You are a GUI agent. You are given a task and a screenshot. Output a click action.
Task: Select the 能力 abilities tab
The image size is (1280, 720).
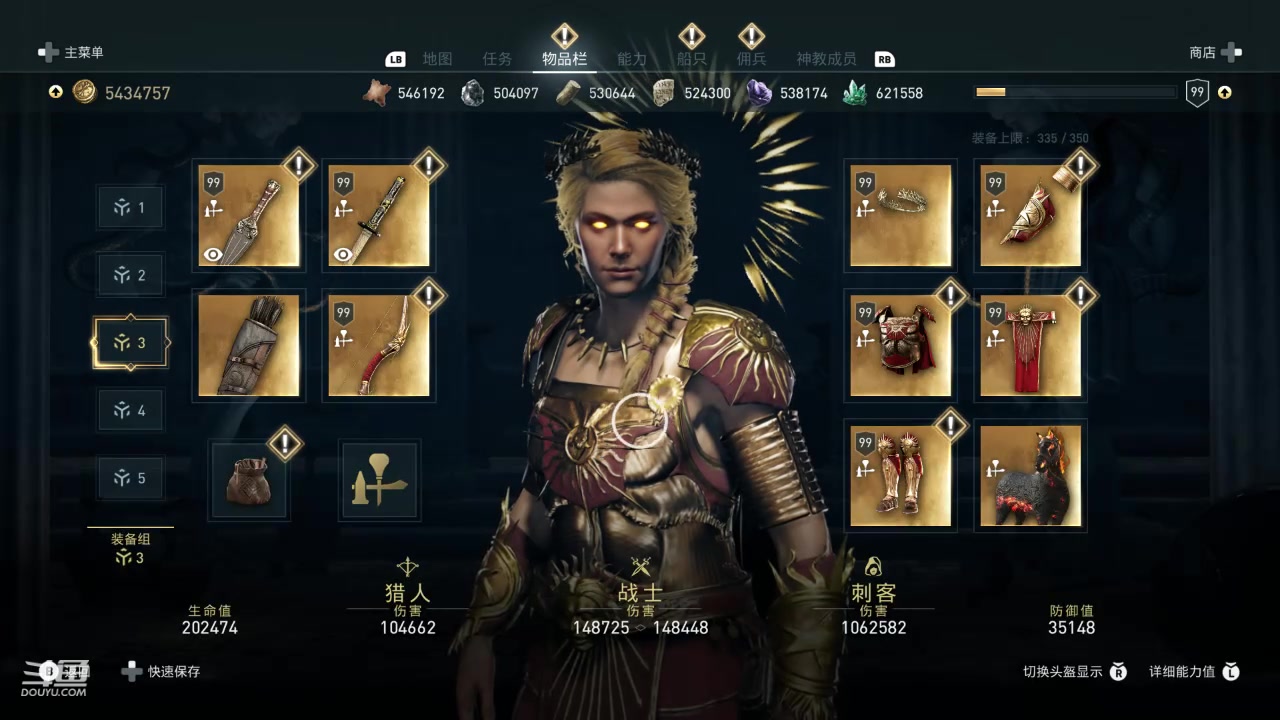tap(632, 59)
